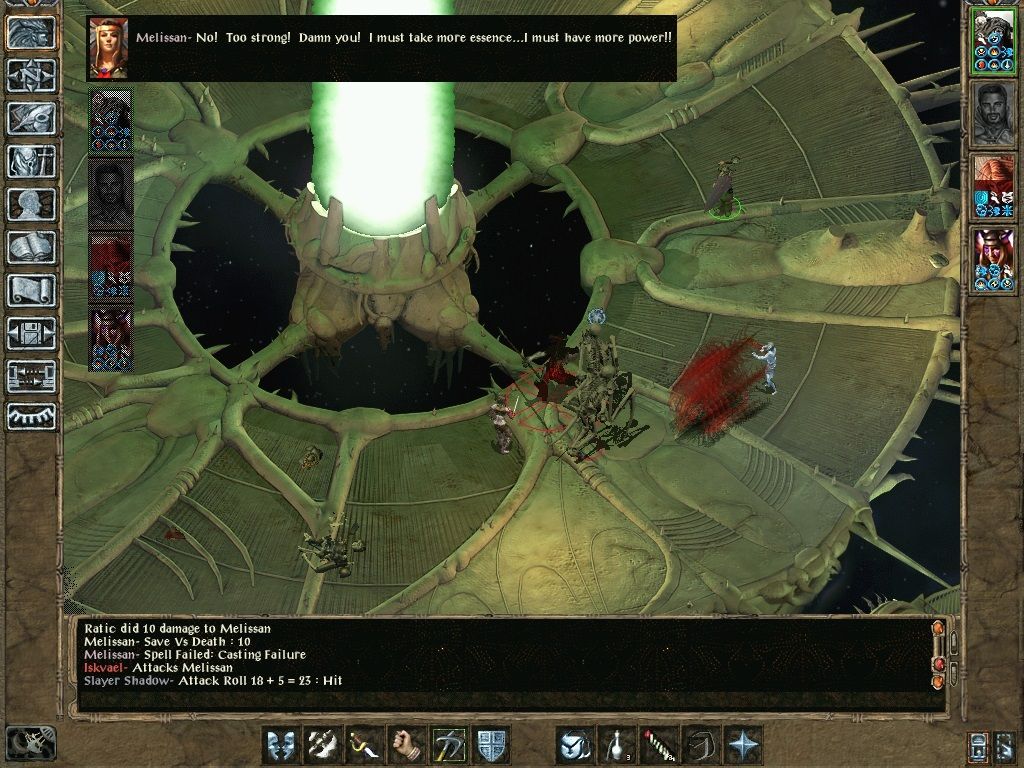Use the potion flask quick item

(617, 745)
